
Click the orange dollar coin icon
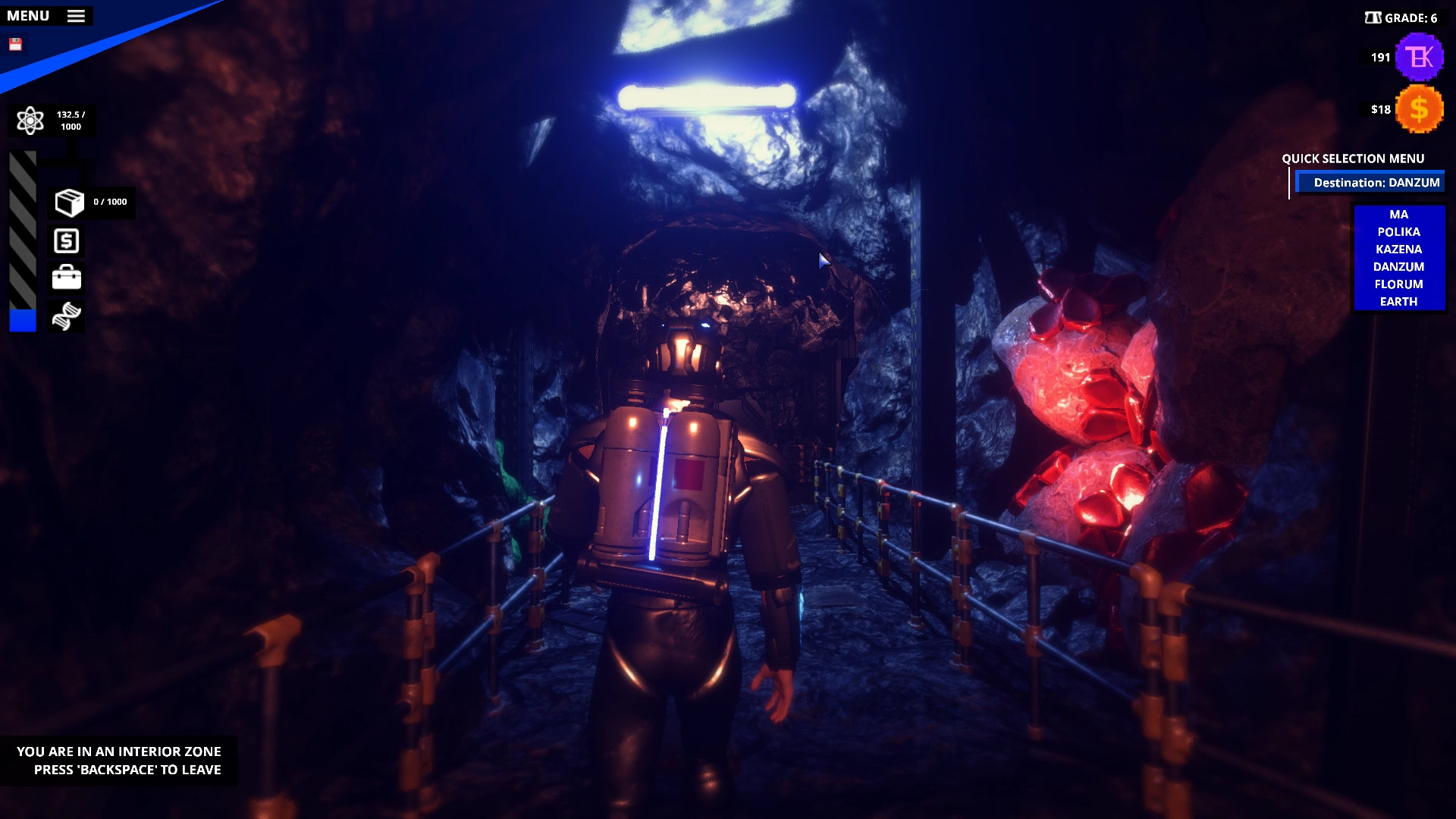pyautogui.click(x=1420, y=108)
